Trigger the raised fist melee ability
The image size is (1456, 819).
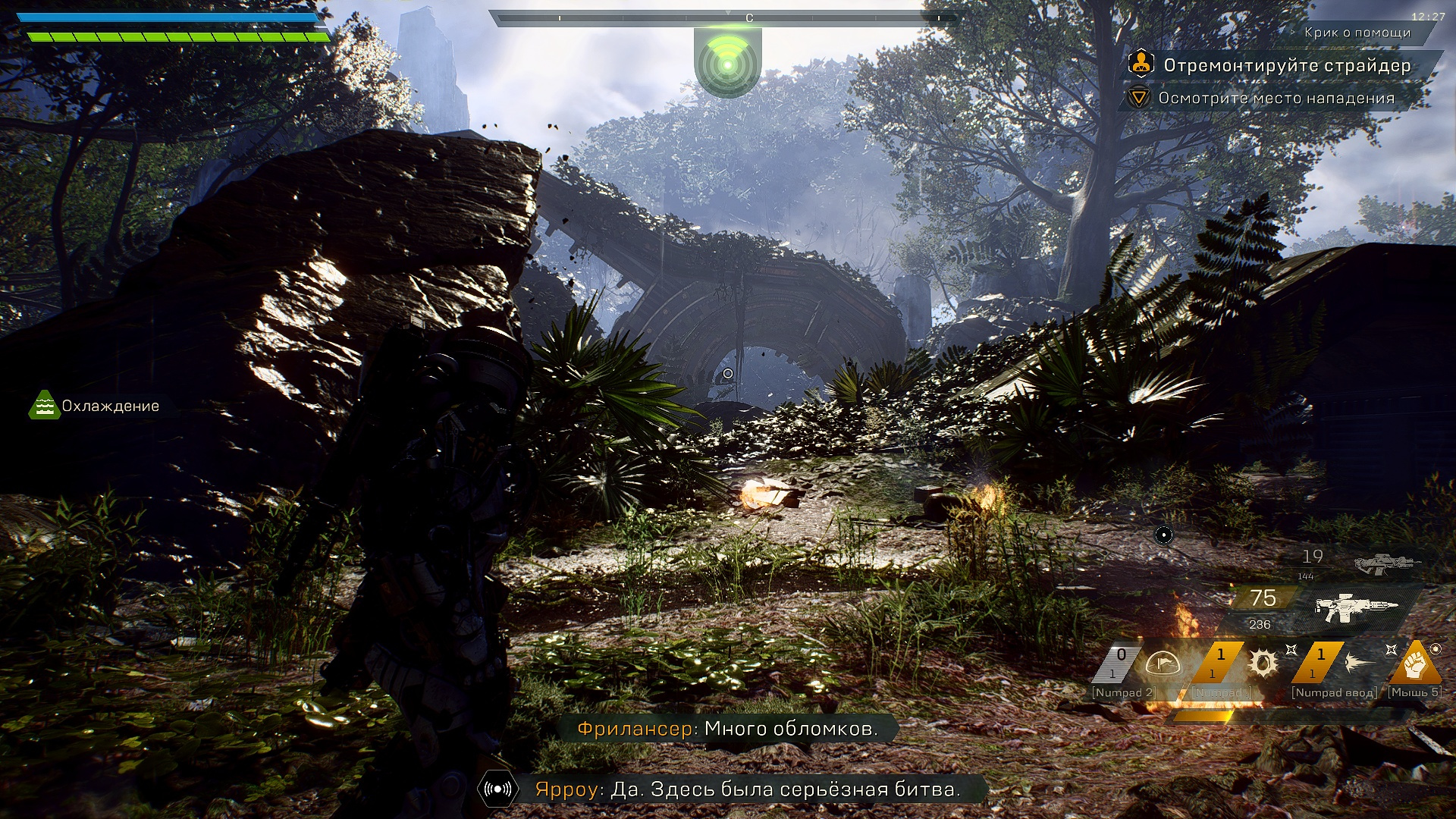pyautogui.click(x=1415, y=664)
